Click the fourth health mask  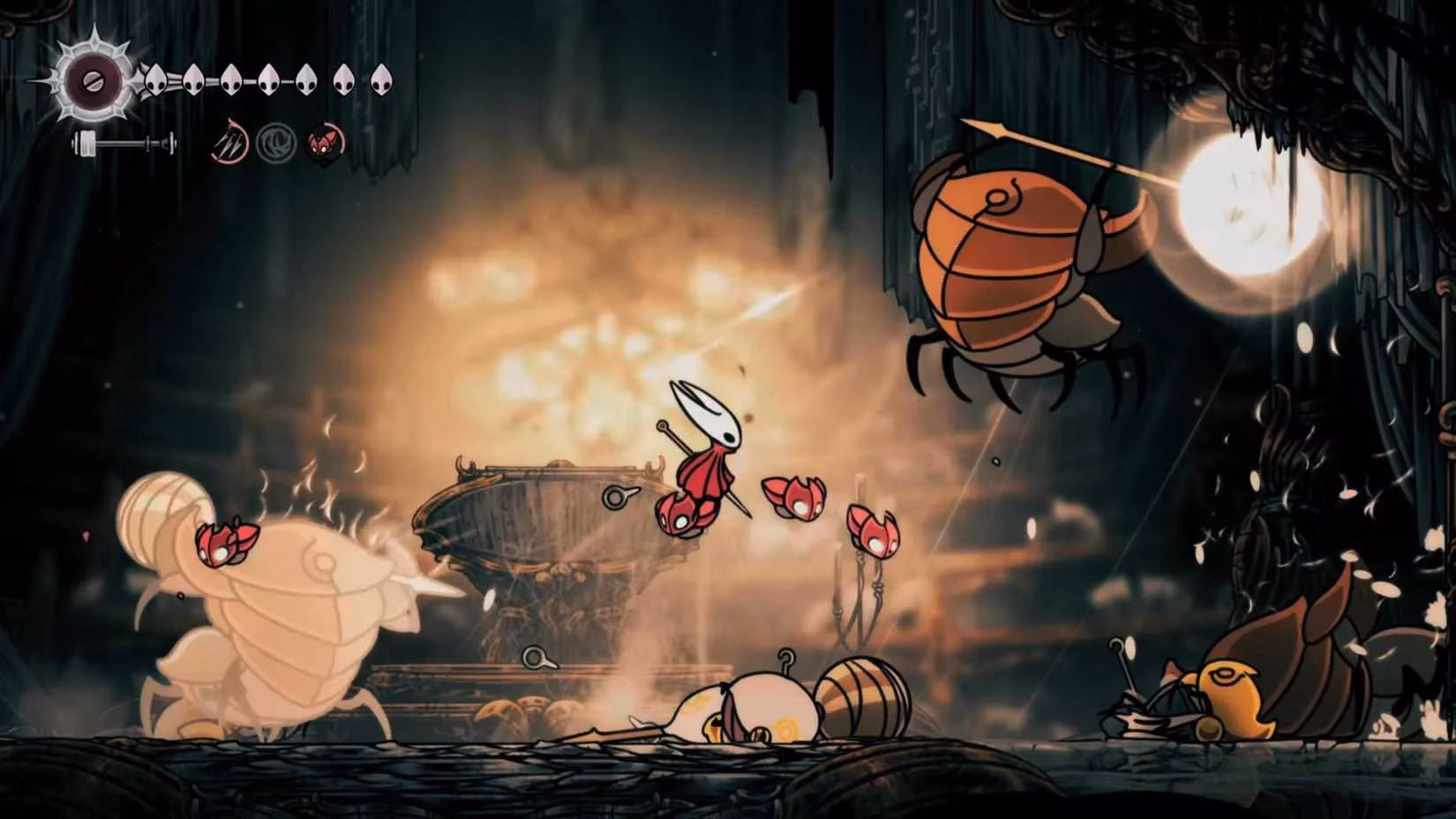tap(269, 79)
